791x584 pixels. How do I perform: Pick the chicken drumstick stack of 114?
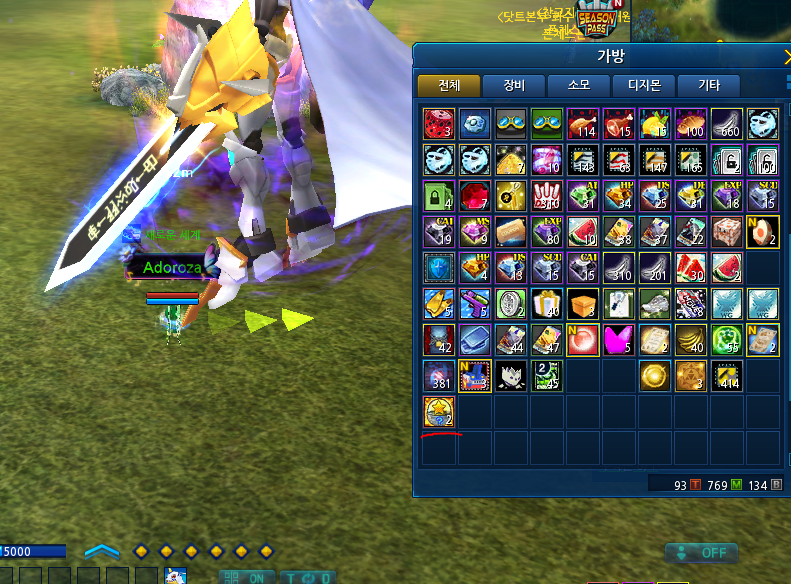point(584,123)
